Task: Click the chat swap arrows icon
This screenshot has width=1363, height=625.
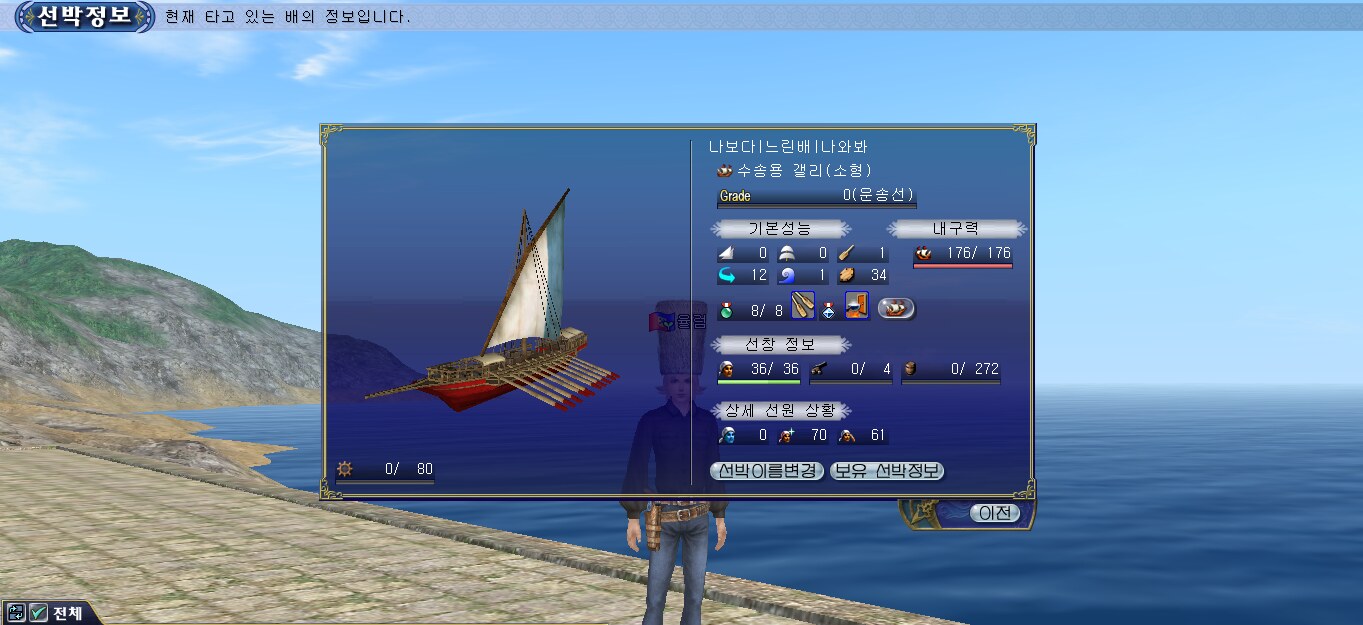Action: (15, 613)
